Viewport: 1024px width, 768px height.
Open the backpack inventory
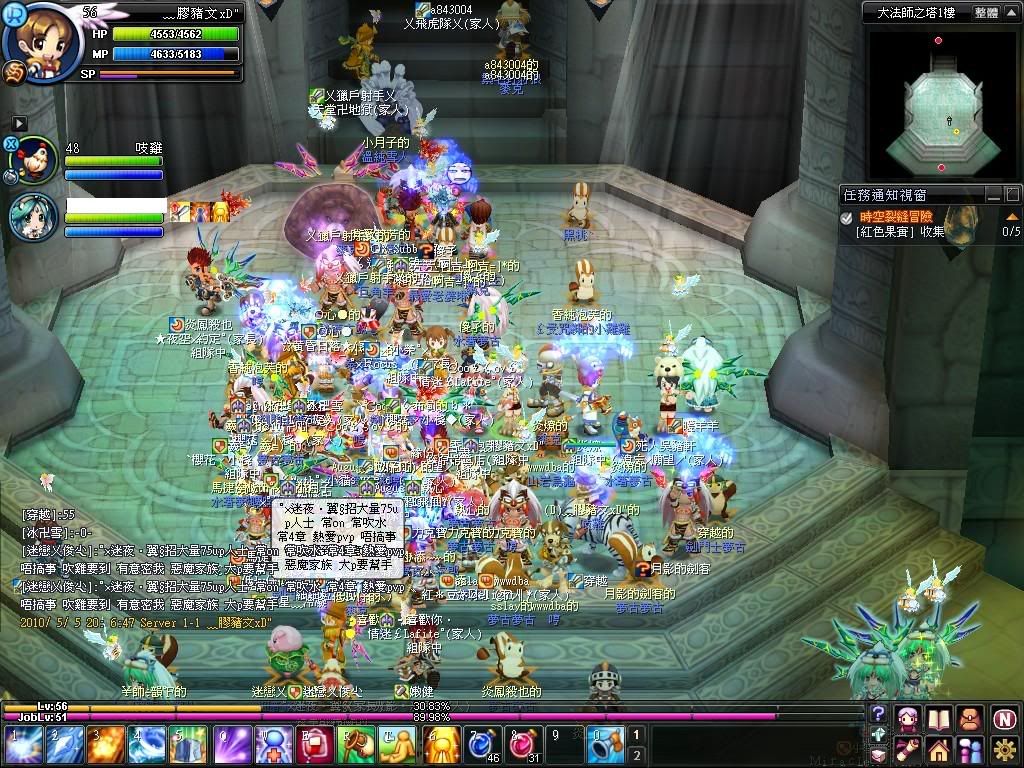tap(969, 718)
